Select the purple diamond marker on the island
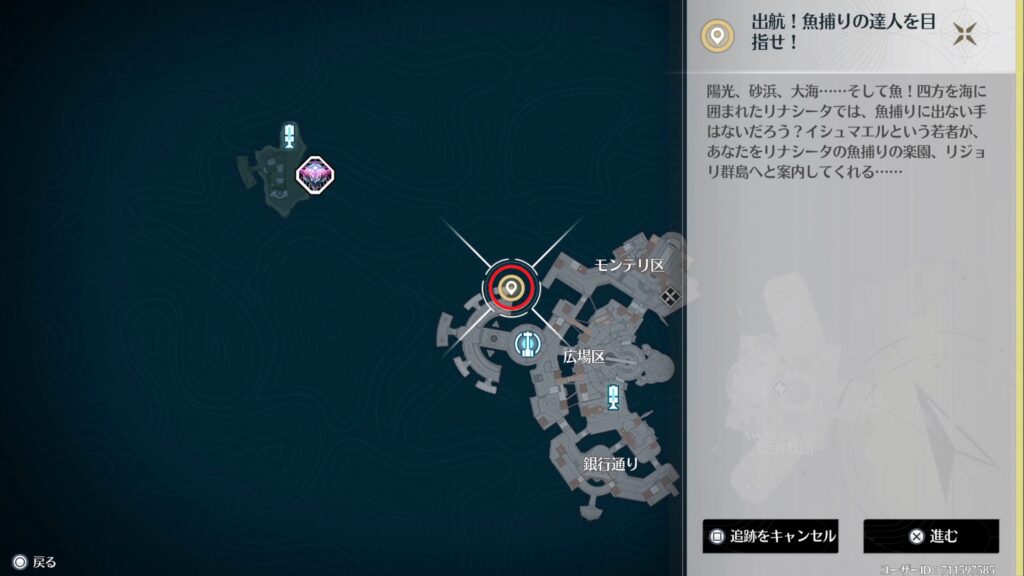This screenshot has height=576, width=1024. pyautogui.click(x=315, y=174)
